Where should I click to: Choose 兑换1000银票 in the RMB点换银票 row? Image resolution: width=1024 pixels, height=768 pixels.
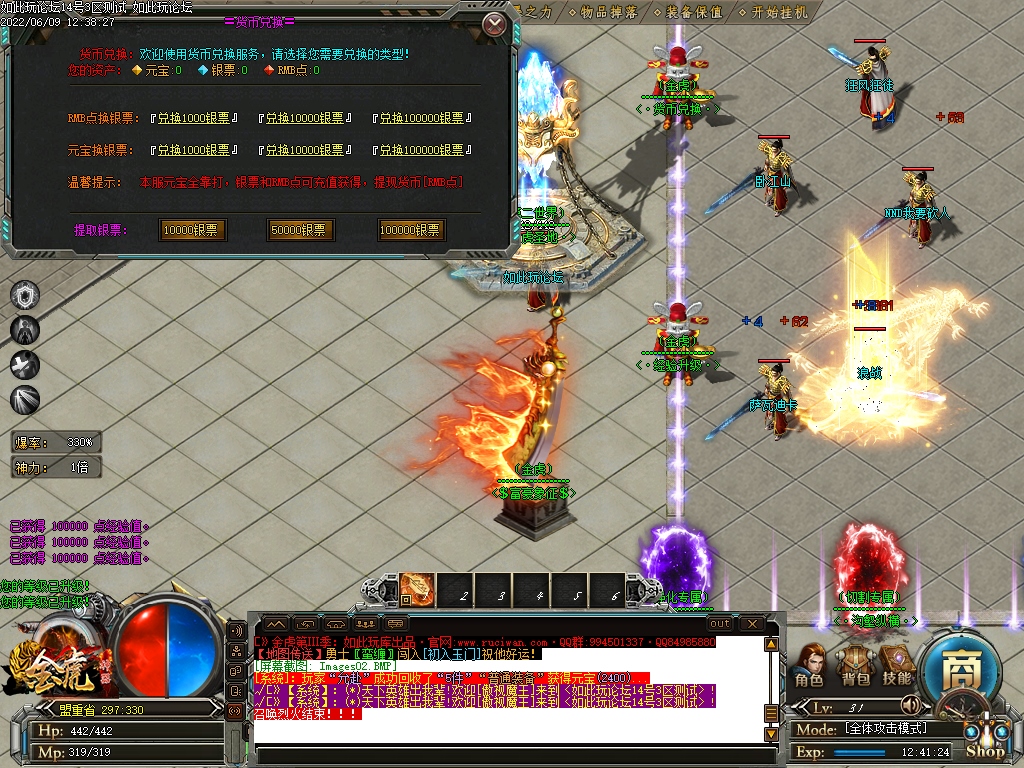(194, 118)
